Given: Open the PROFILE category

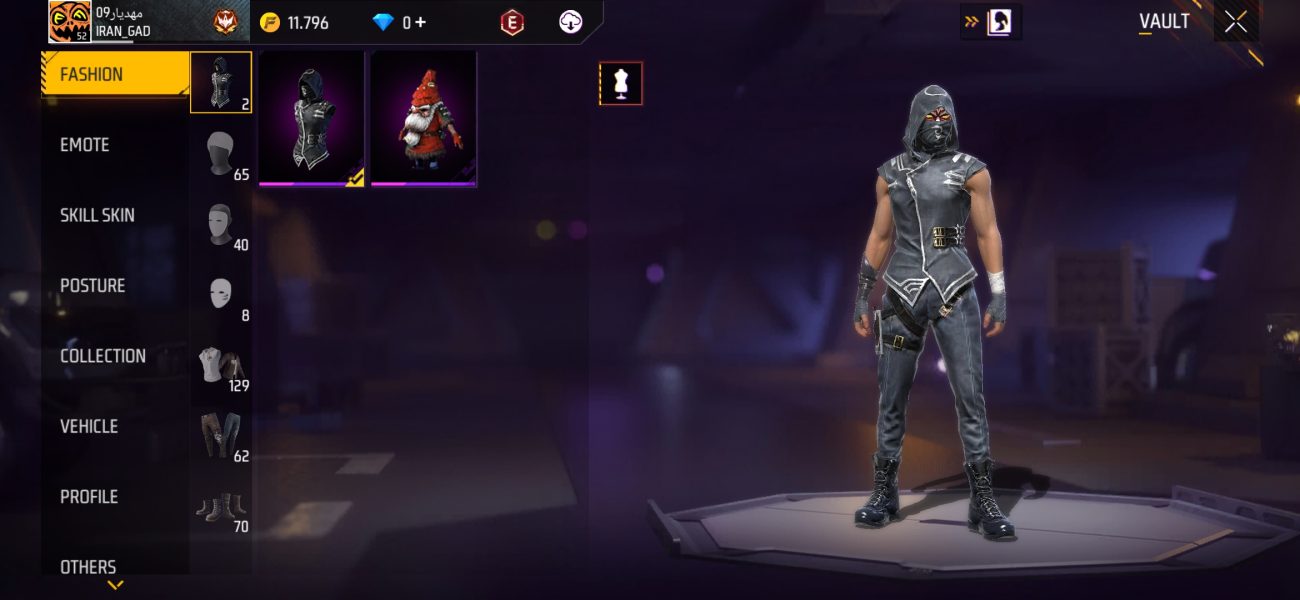Looking at the screenshot, I should pyautogui.click(x=89, y=497).
